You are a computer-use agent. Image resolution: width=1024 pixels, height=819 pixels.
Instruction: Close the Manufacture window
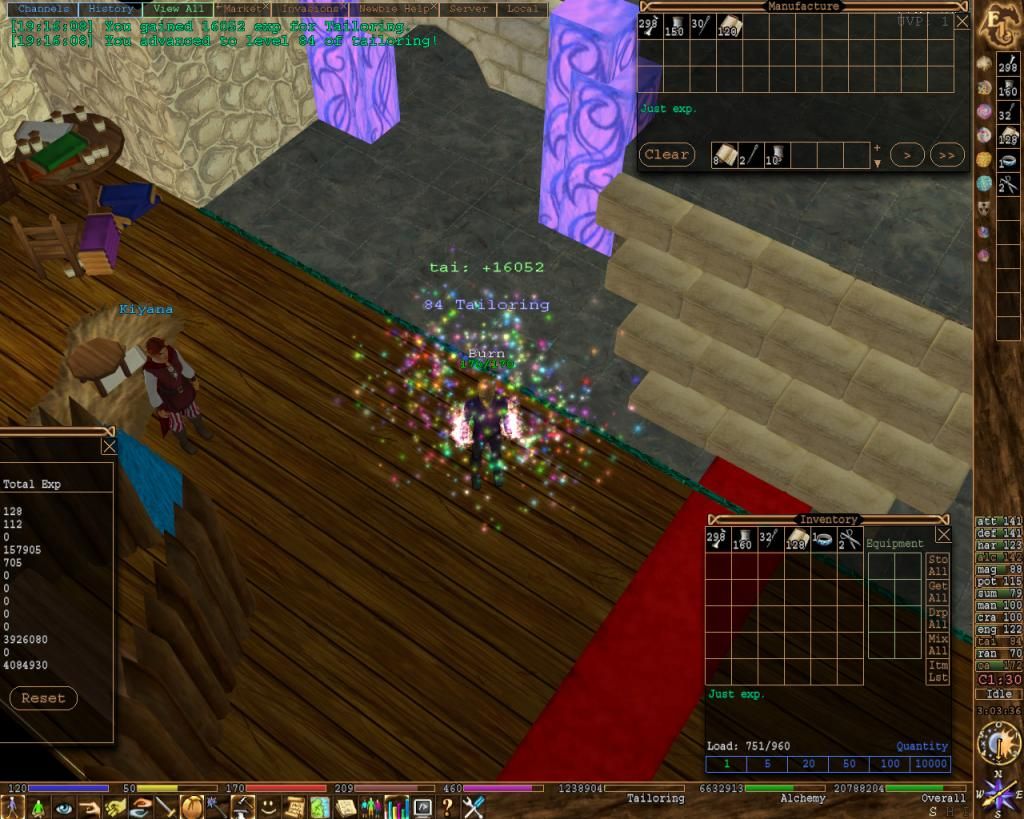[x=961, y=21]
